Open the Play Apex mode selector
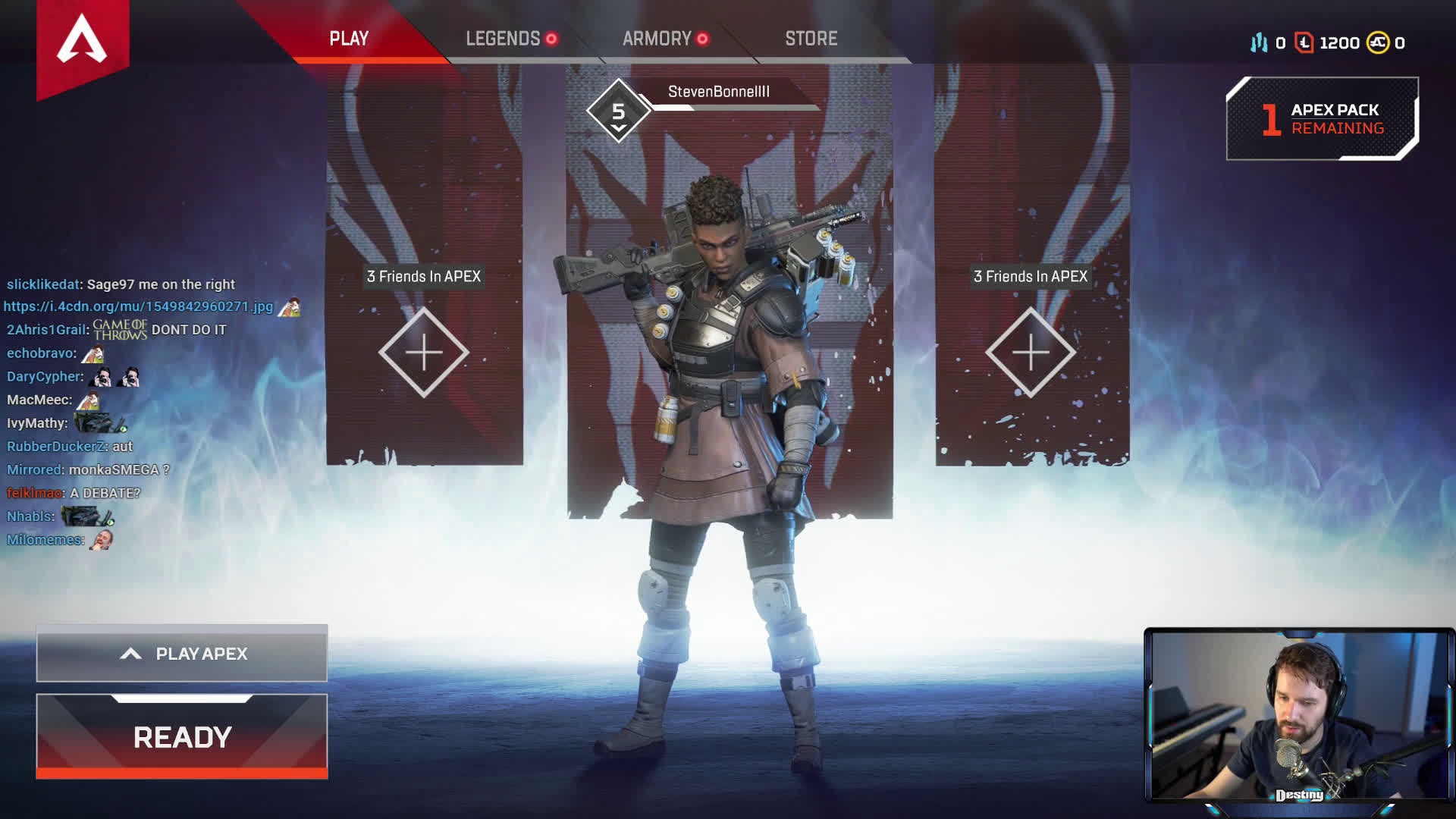Image resolution: width=1456 pixels, height=819 pixels. coord(182,654)
